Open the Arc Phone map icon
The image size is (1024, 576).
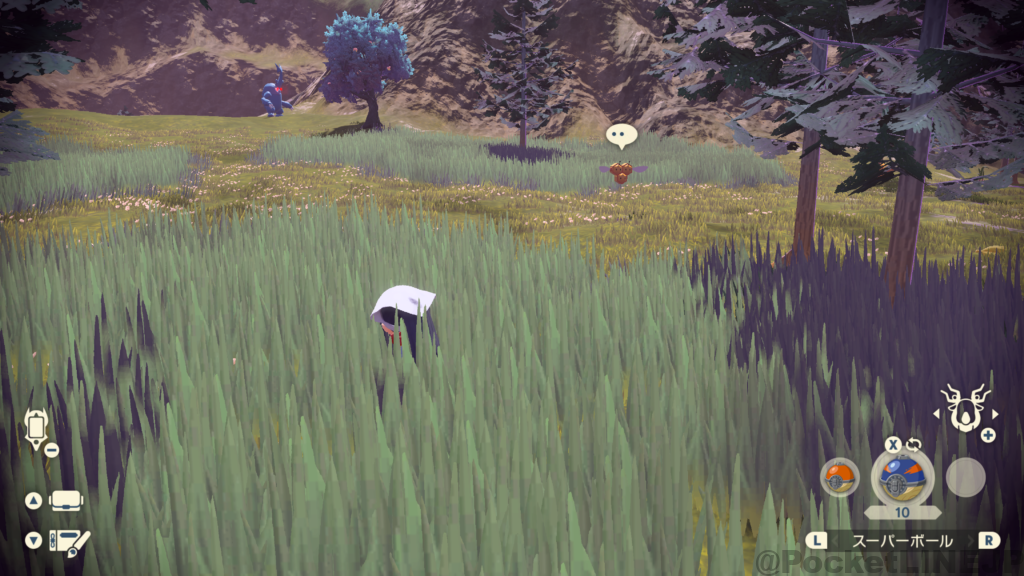[37, 428]
